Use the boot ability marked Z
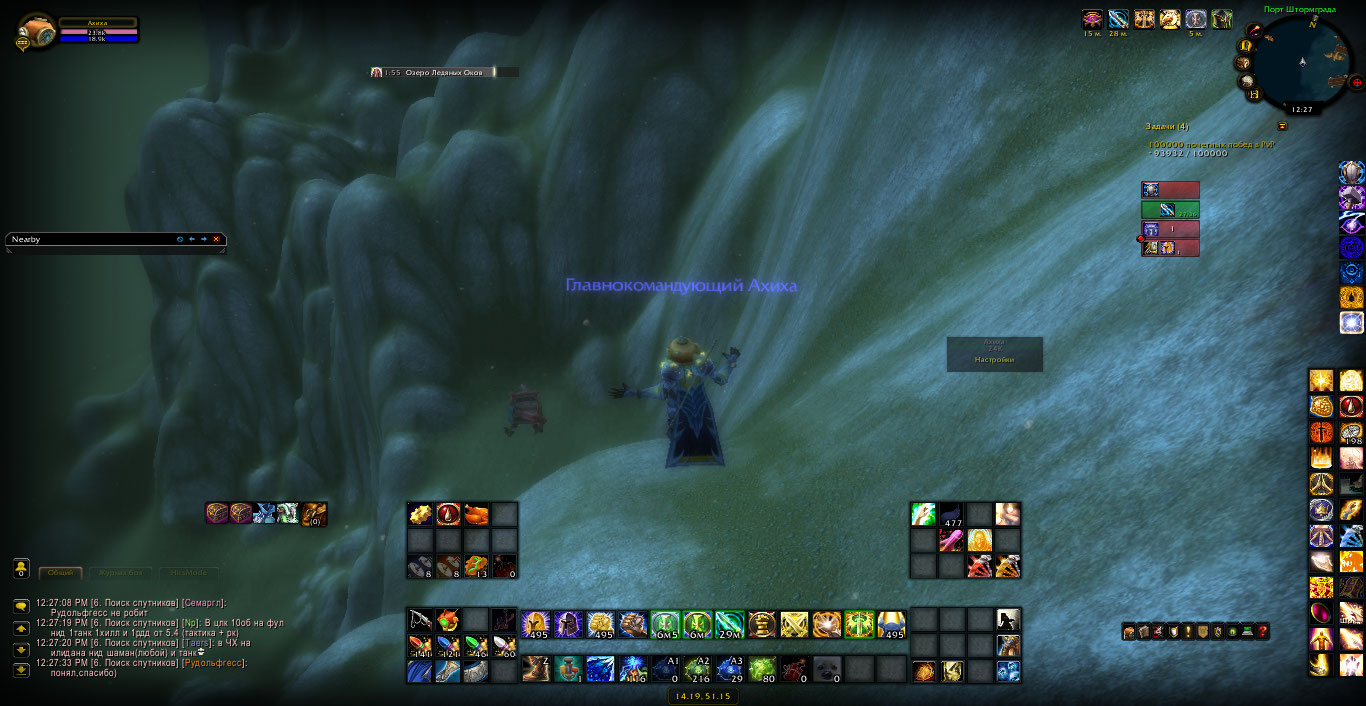 point(536,668)
